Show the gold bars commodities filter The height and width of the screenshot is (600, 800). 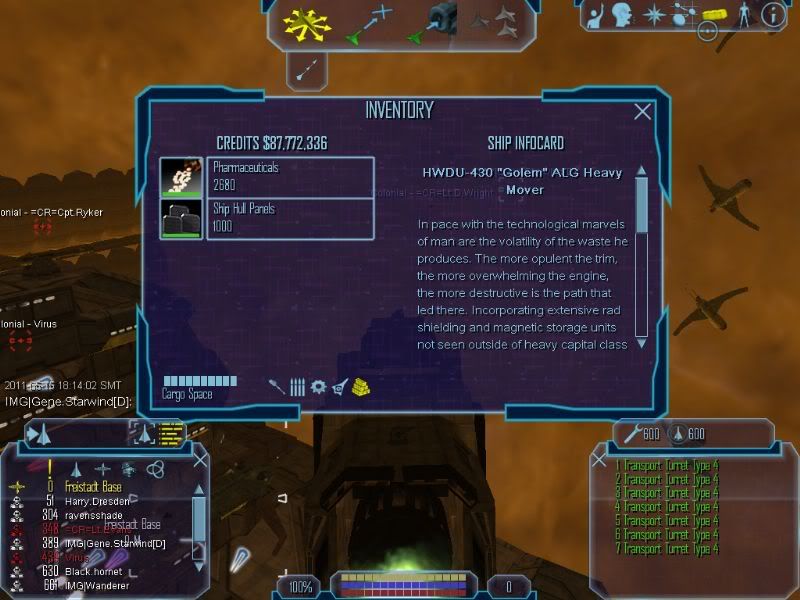(x=362, y=387)
